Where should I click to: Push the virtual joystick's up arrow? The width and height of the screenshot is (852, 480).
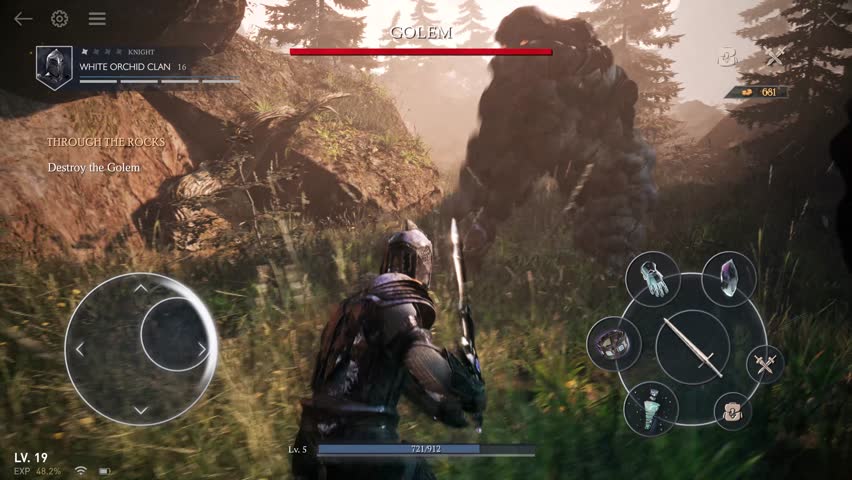pos(141,288)
